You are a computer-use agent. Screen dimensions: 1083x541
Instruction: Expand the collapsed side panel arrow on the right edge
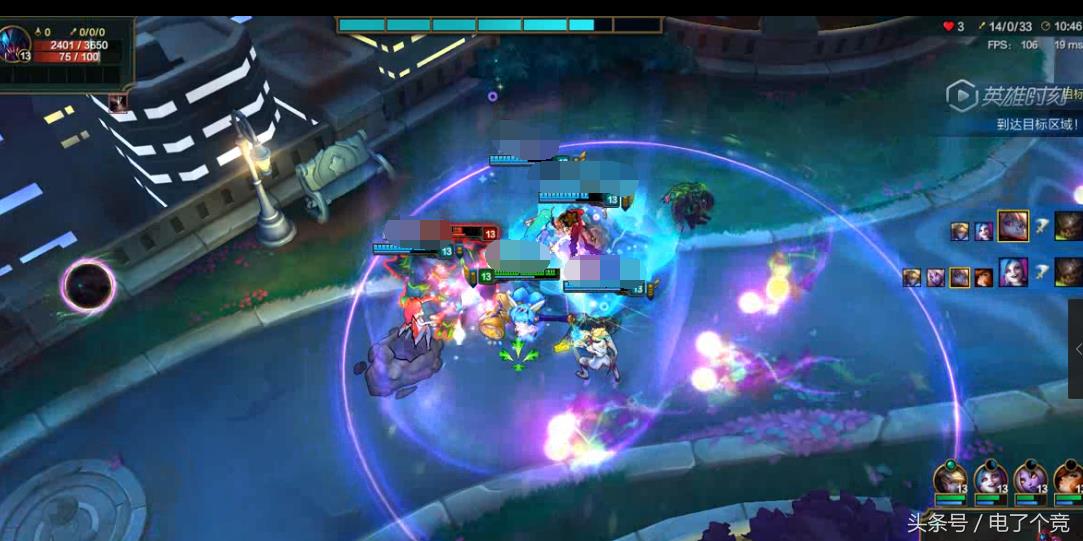tap(1077, 348)
